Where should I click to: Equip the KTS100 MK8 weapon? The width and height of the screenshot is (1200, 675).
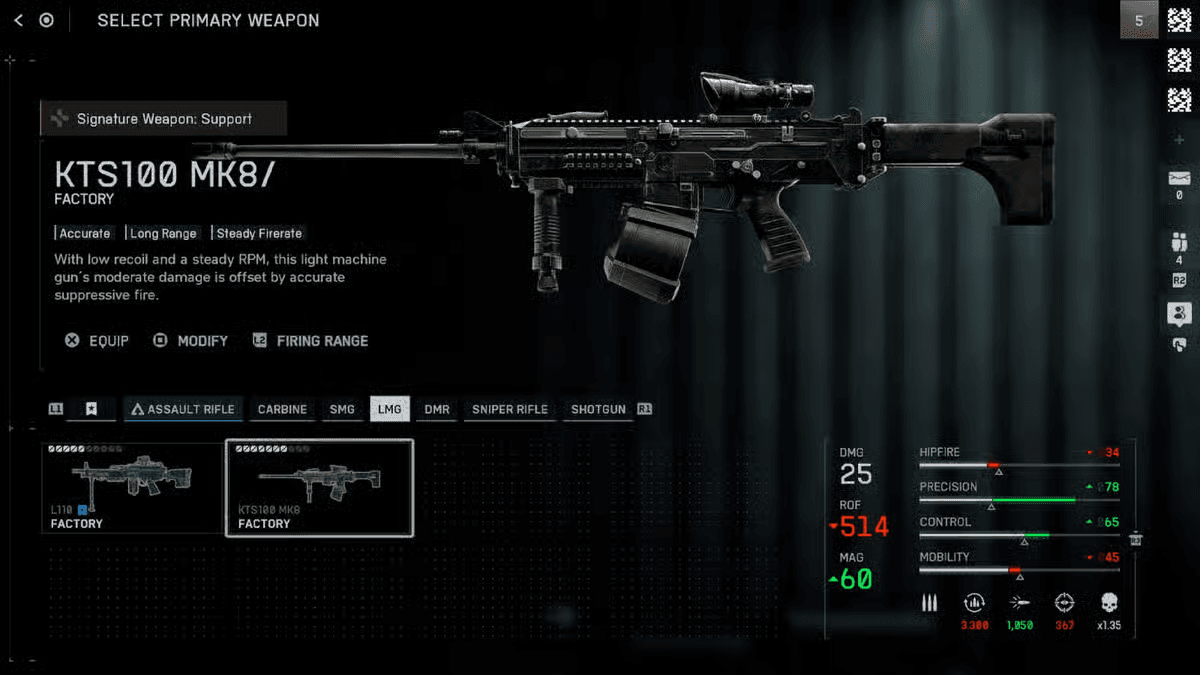point(98,341)
